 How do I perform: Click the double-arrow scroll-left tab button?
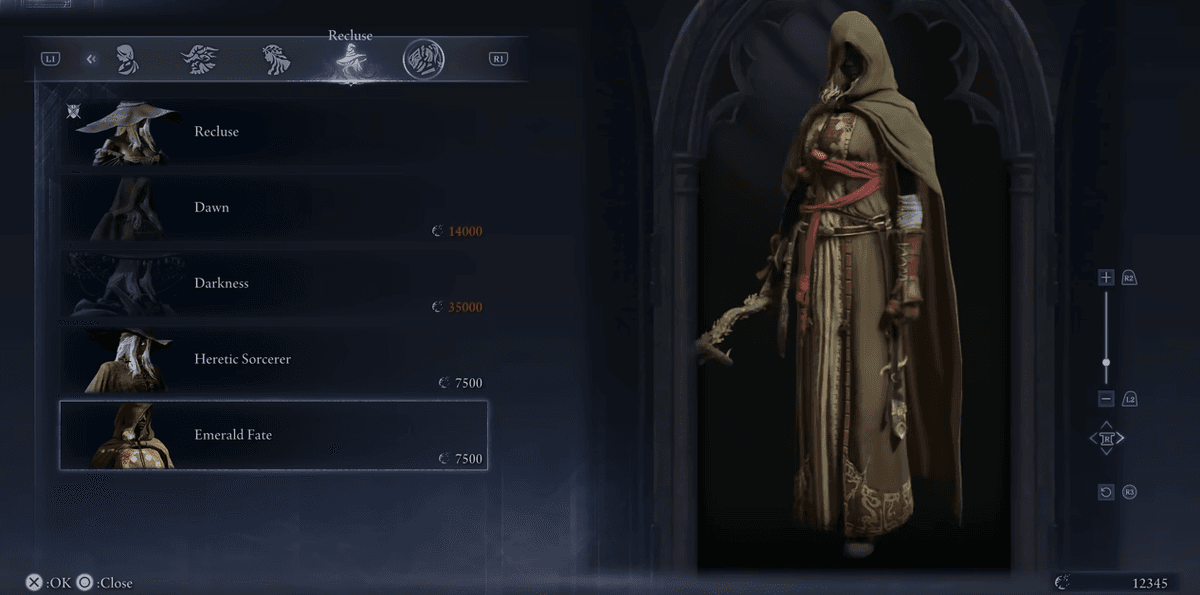pyautogui.click(x=91, y=59)
